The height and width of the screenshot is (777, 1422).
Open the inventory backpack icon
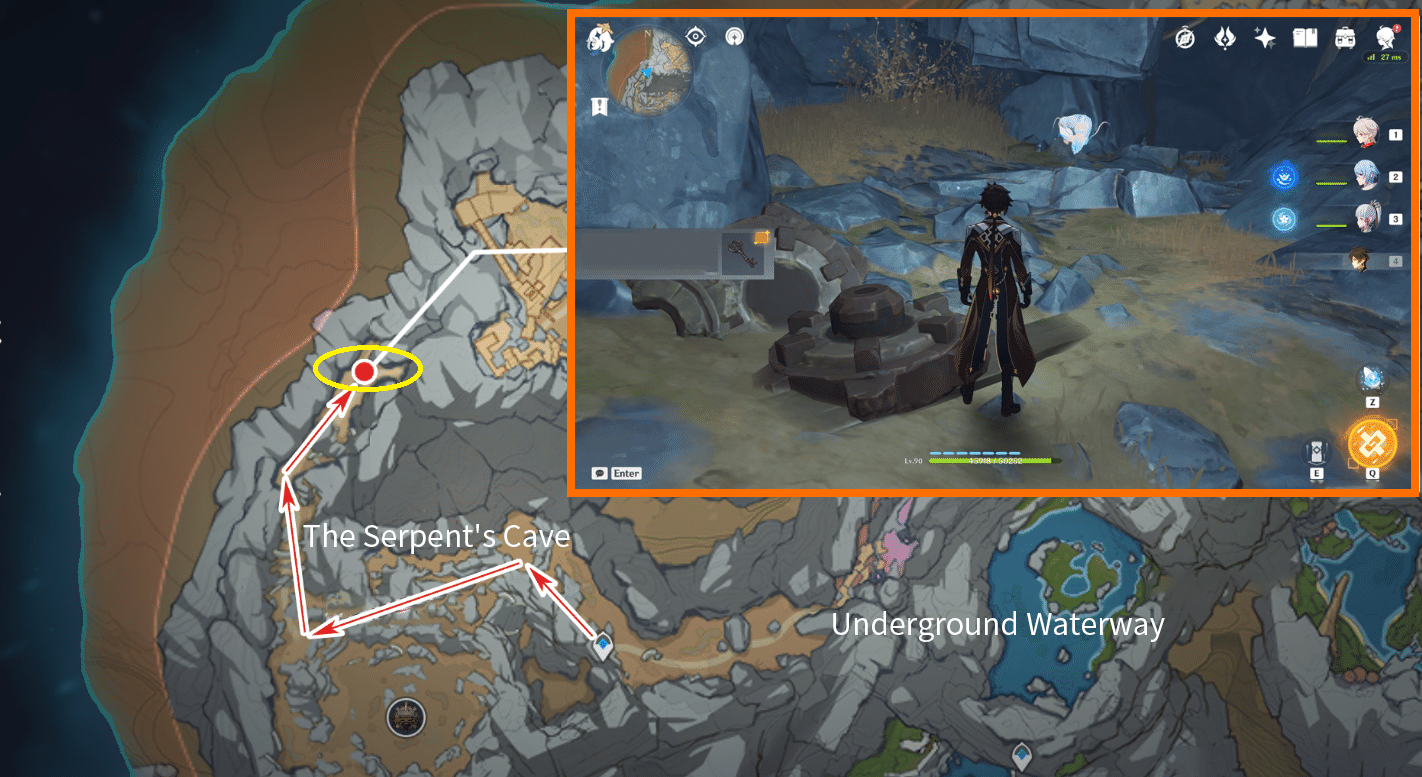pyautogui.click(x=1344, y=36)
